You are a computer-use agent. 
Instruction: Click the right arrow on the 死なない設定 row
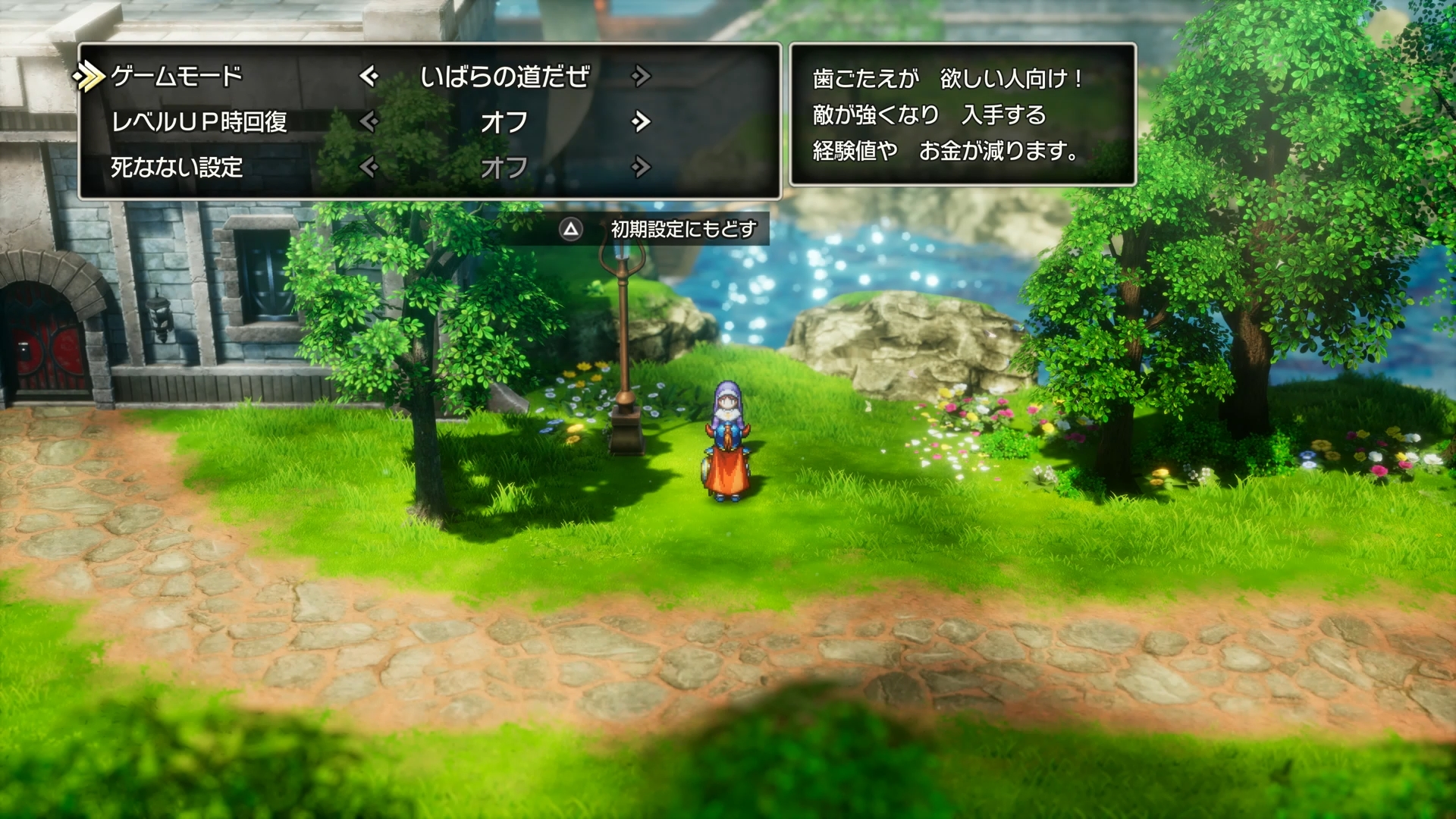(x=641, y=168)
